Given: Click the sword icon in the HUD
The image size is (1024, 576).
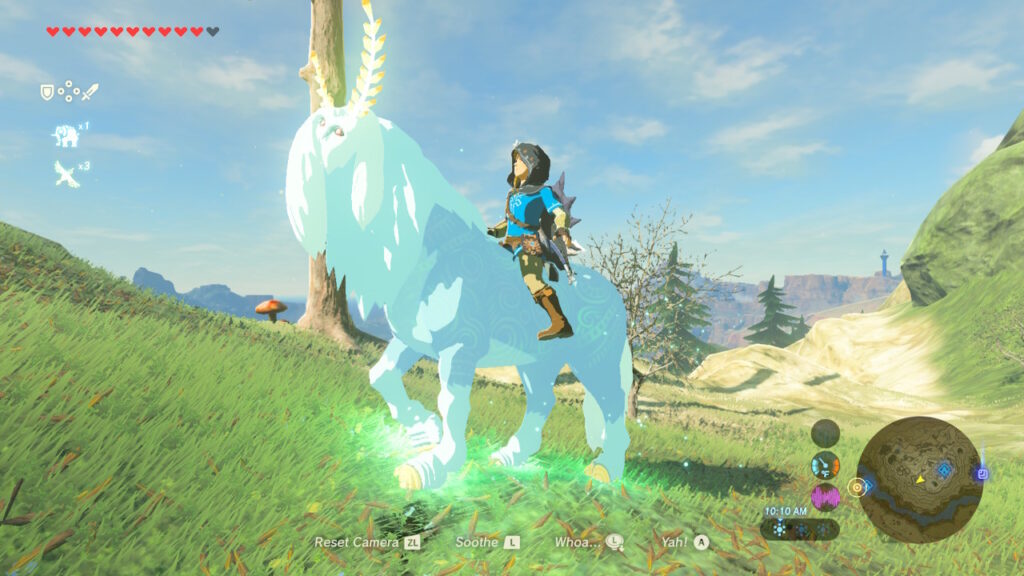Looking at the screenshot, I should (x=90, y=92).
